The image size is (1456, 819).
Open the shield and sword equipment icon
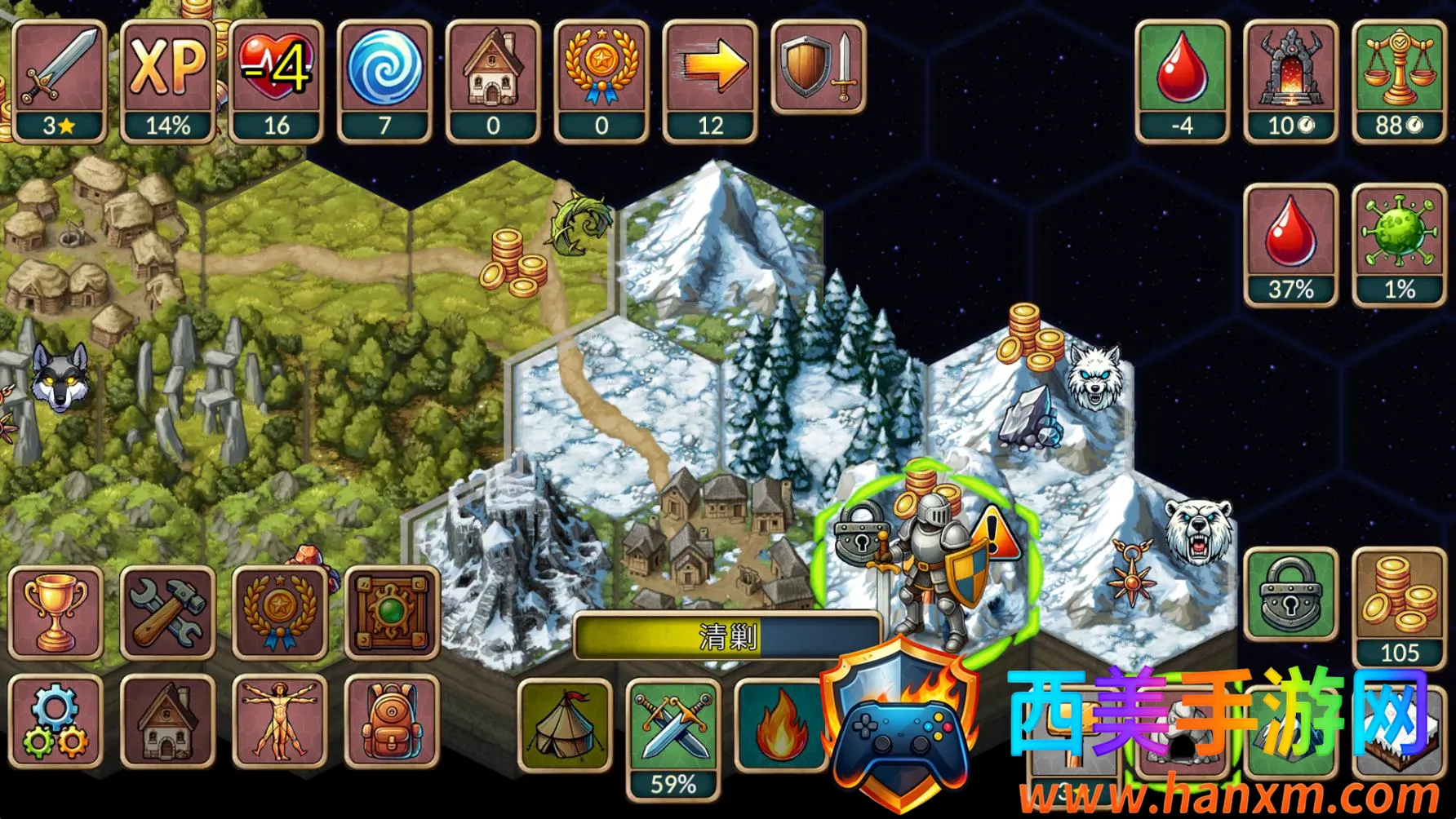pyautogui.click(x=819, y=67)
